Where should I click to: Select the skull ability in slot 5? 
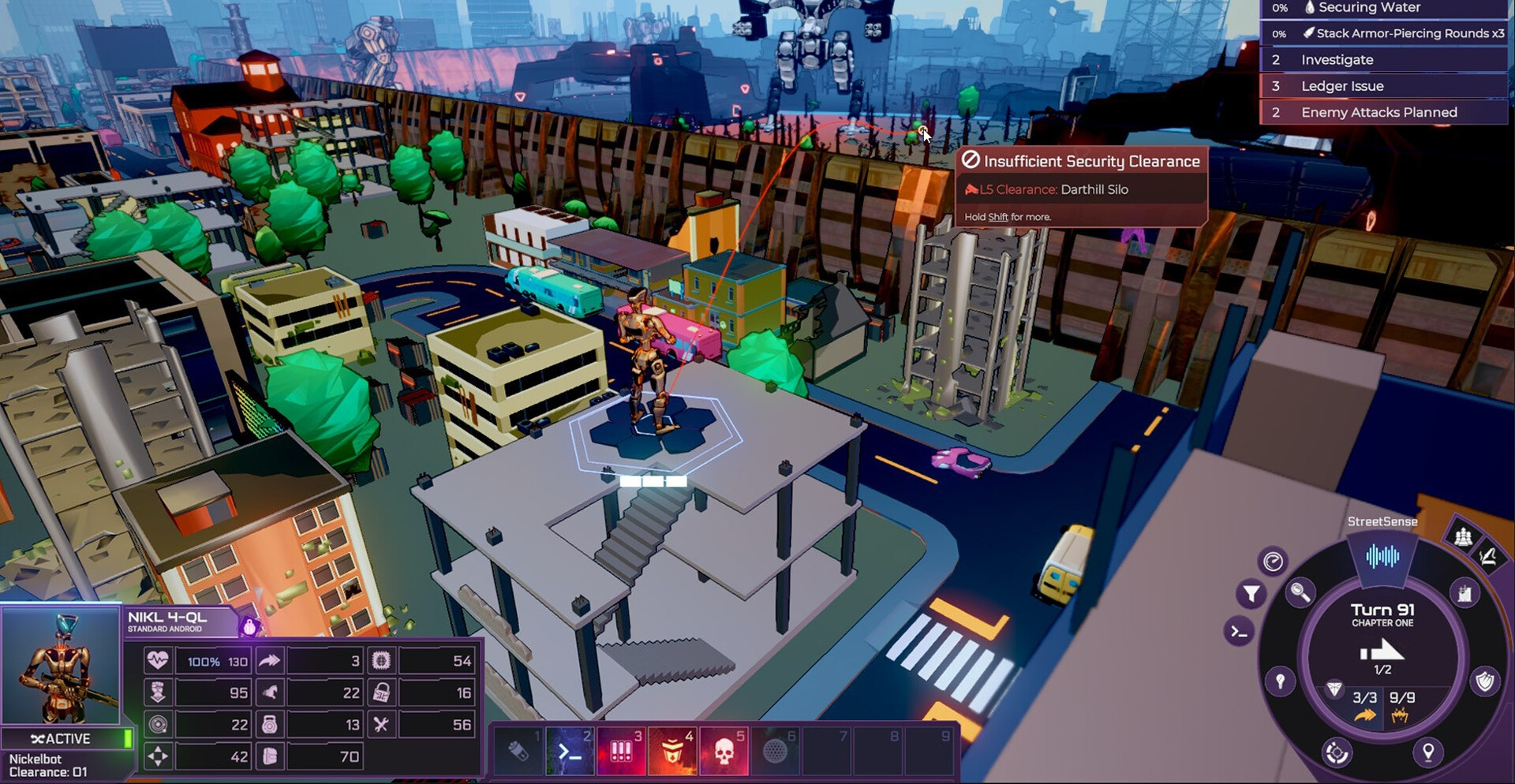(724, 750)
